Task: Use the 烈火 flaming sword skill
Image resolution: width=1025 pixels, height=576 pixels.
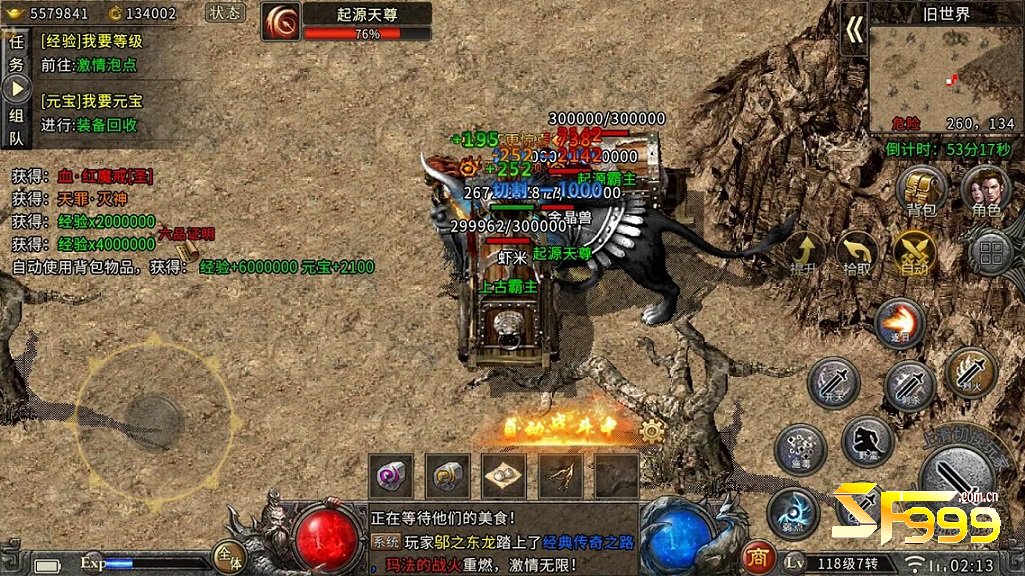Action: coord(970,371)
